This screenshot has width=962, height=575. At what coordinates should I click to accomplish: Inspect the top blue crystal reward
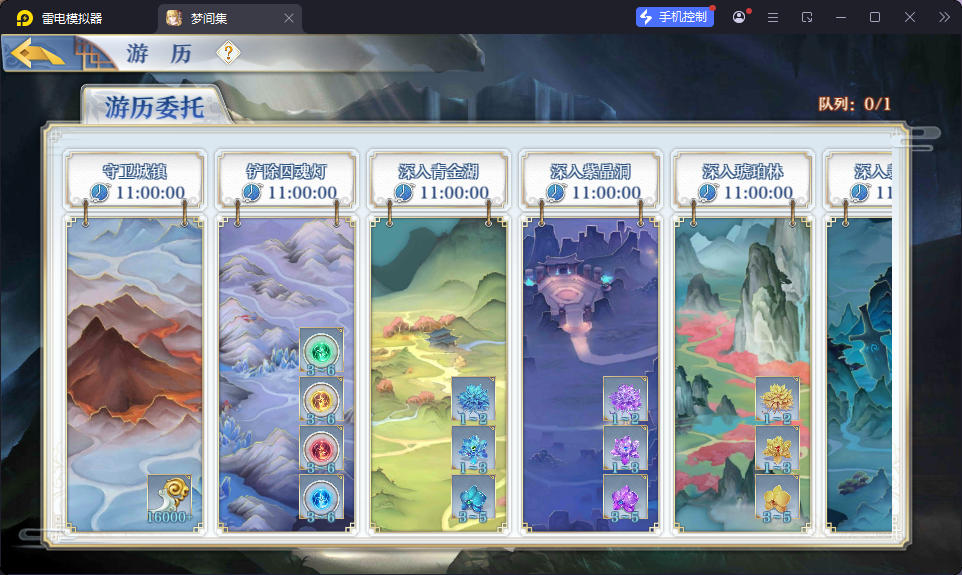pos(473,399)
